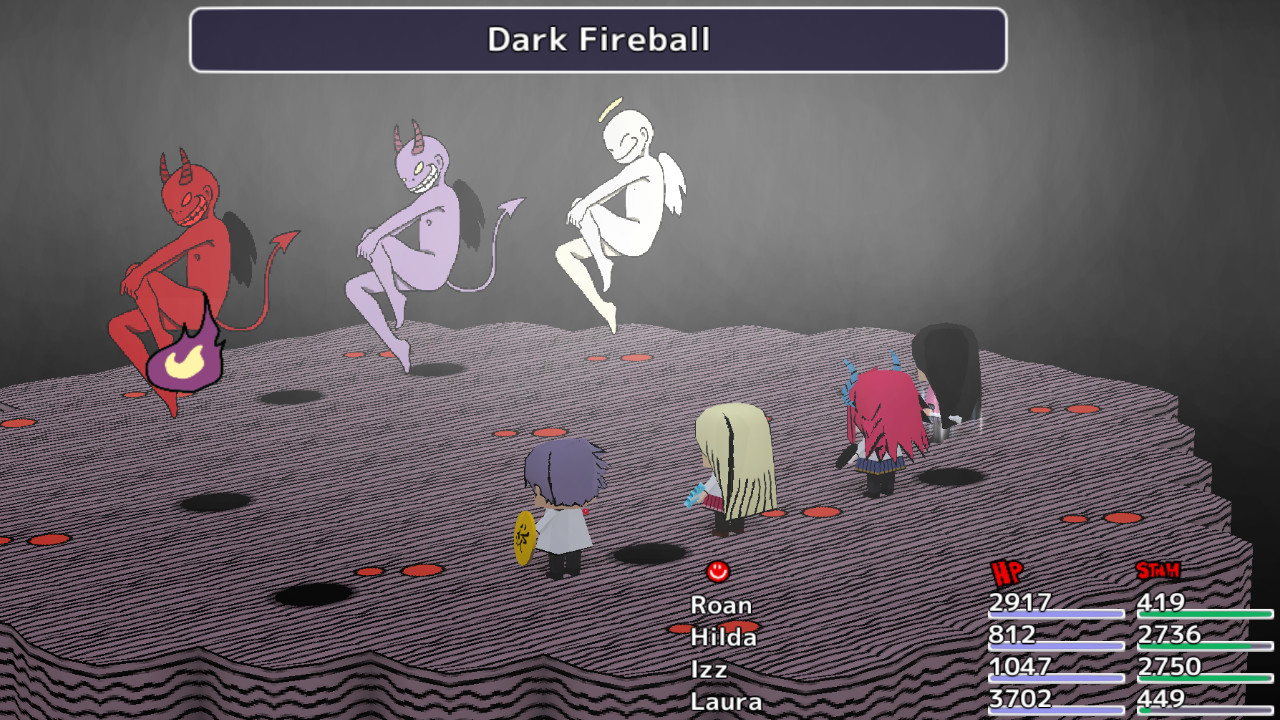Click Roan's name in the party list
Viewport: 1280px width, 720px height.
722,605
